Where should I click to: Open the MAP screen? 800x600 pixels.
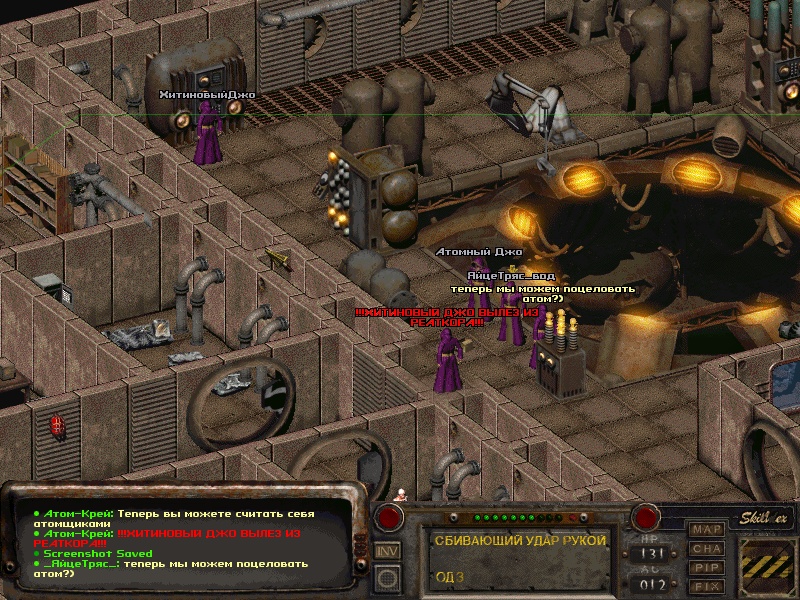[x=707, y=529]
